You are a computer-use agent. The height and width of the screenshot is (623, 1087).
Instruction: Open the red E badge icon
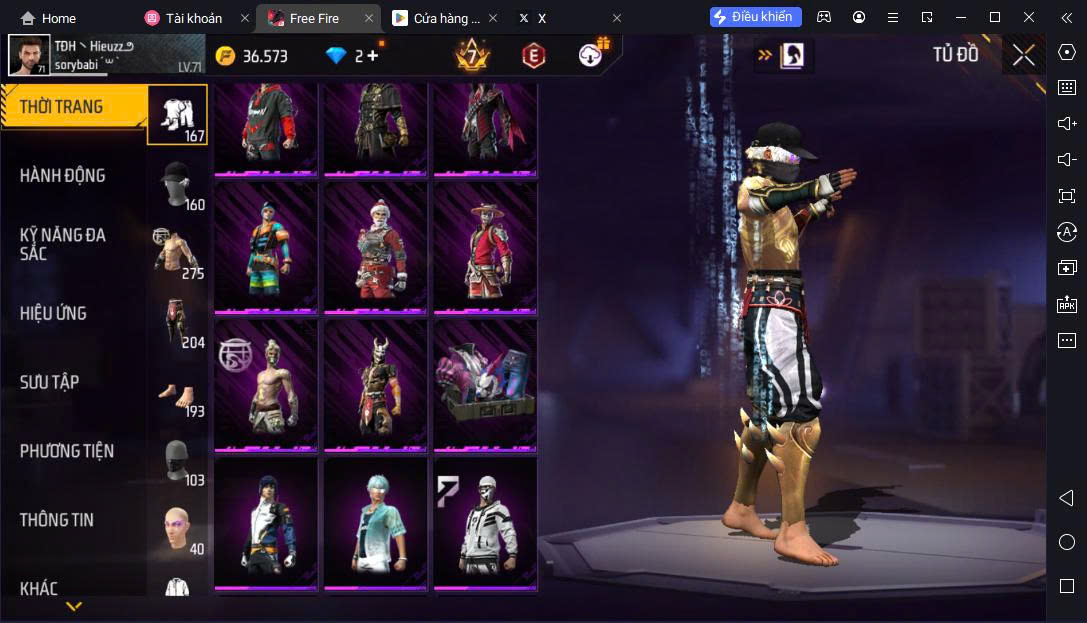click(x=533, y=56)
